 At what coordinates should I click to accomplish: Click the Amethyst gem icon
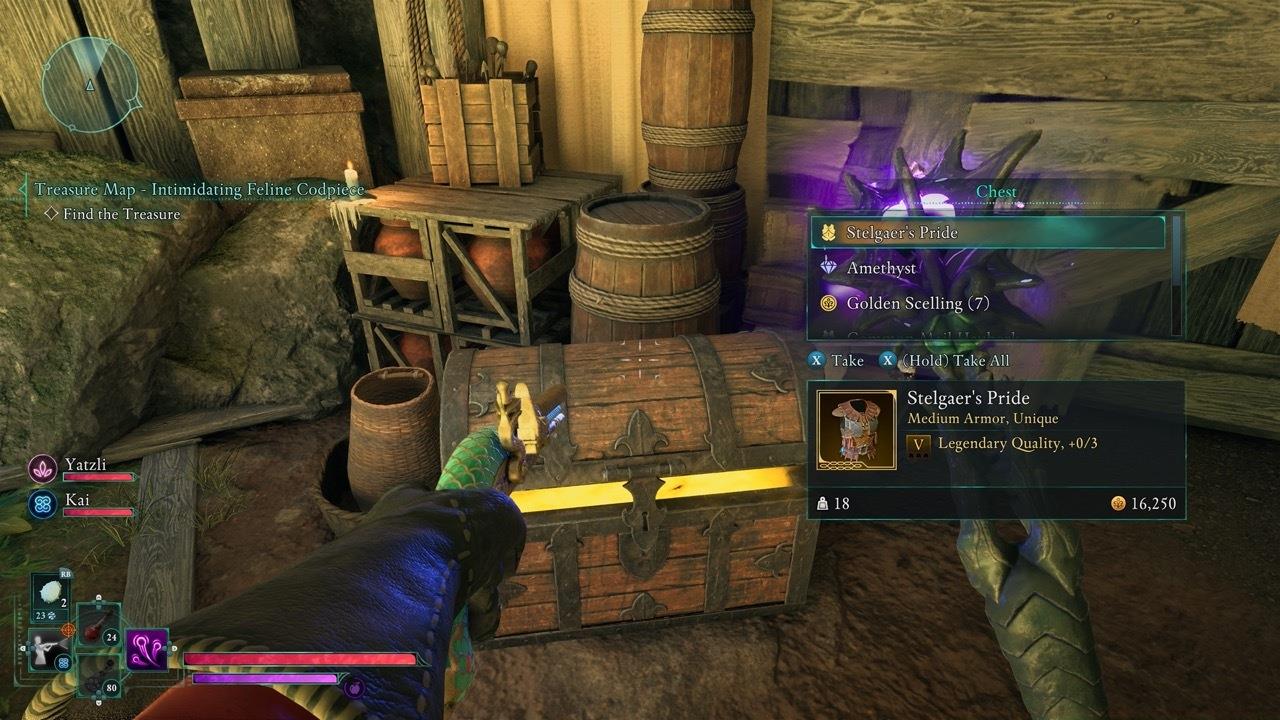coord(828,267)
